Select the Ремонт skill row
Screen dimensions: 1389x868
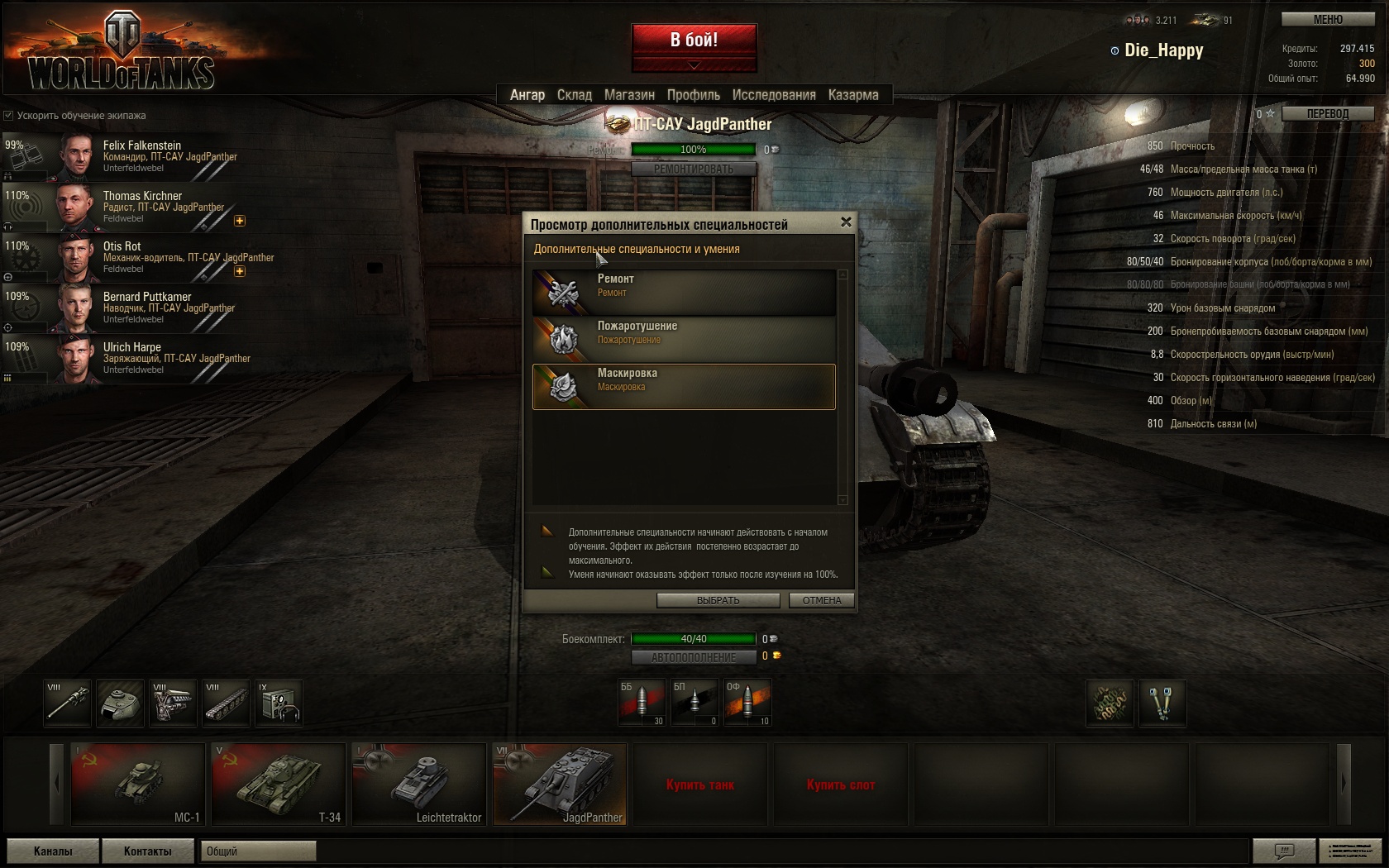[684, 292]
